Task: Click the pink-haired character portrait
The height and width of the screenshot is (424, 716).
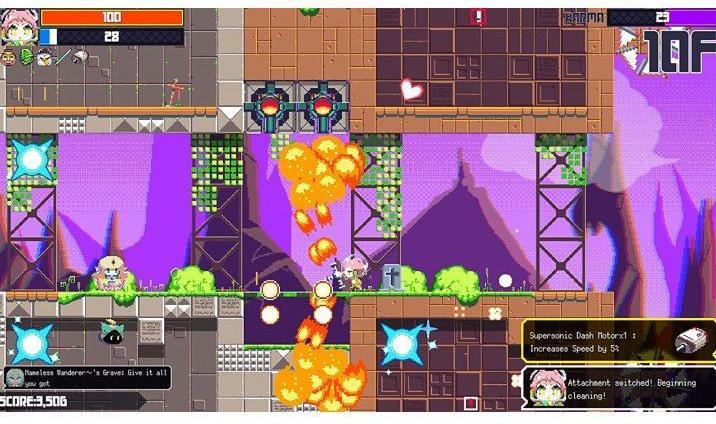Action: coord(18,25)
